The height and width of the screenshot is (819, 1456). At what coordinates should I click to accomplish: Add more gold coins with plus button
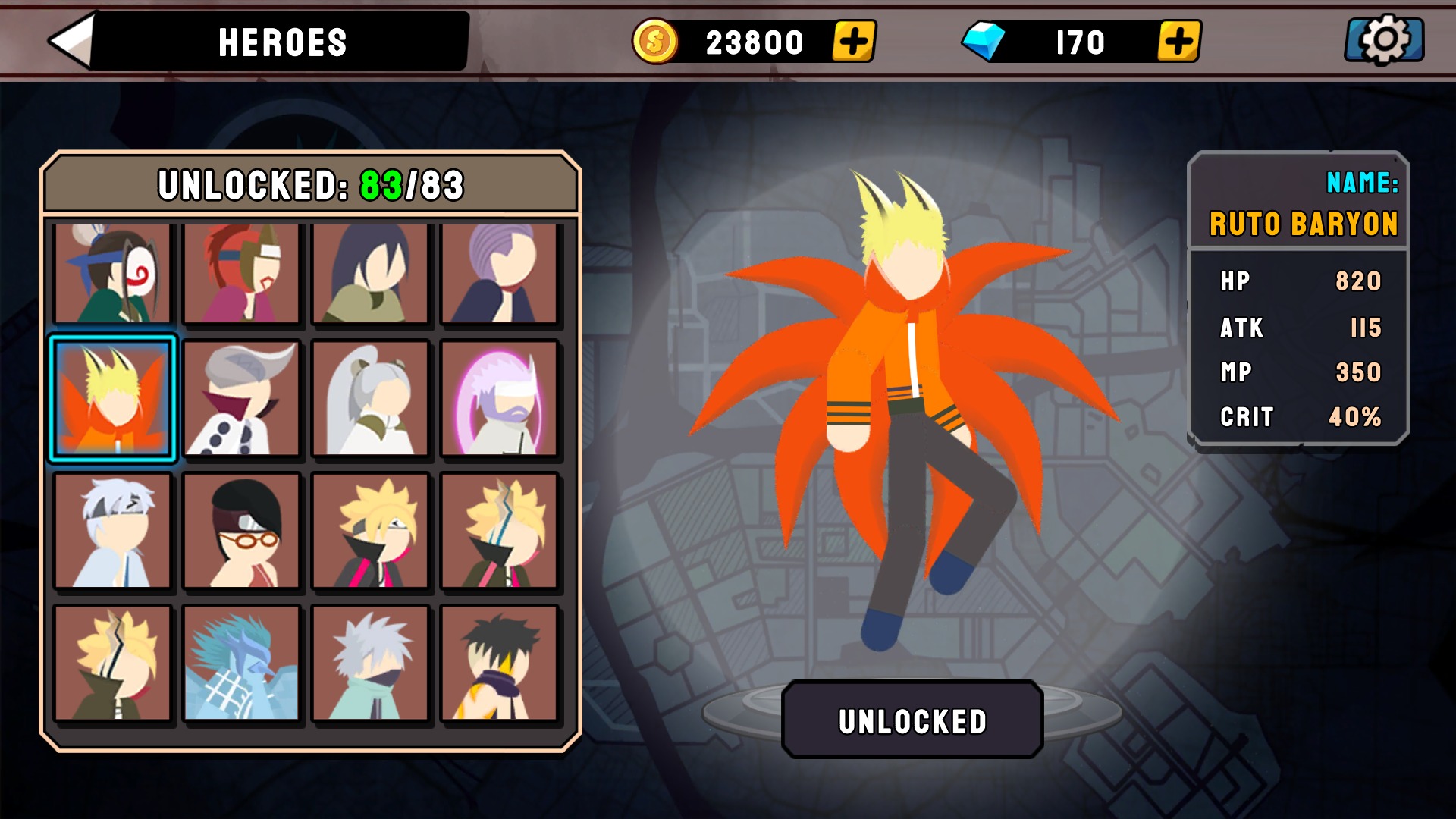pyautogui.click(x=853, y=41)
